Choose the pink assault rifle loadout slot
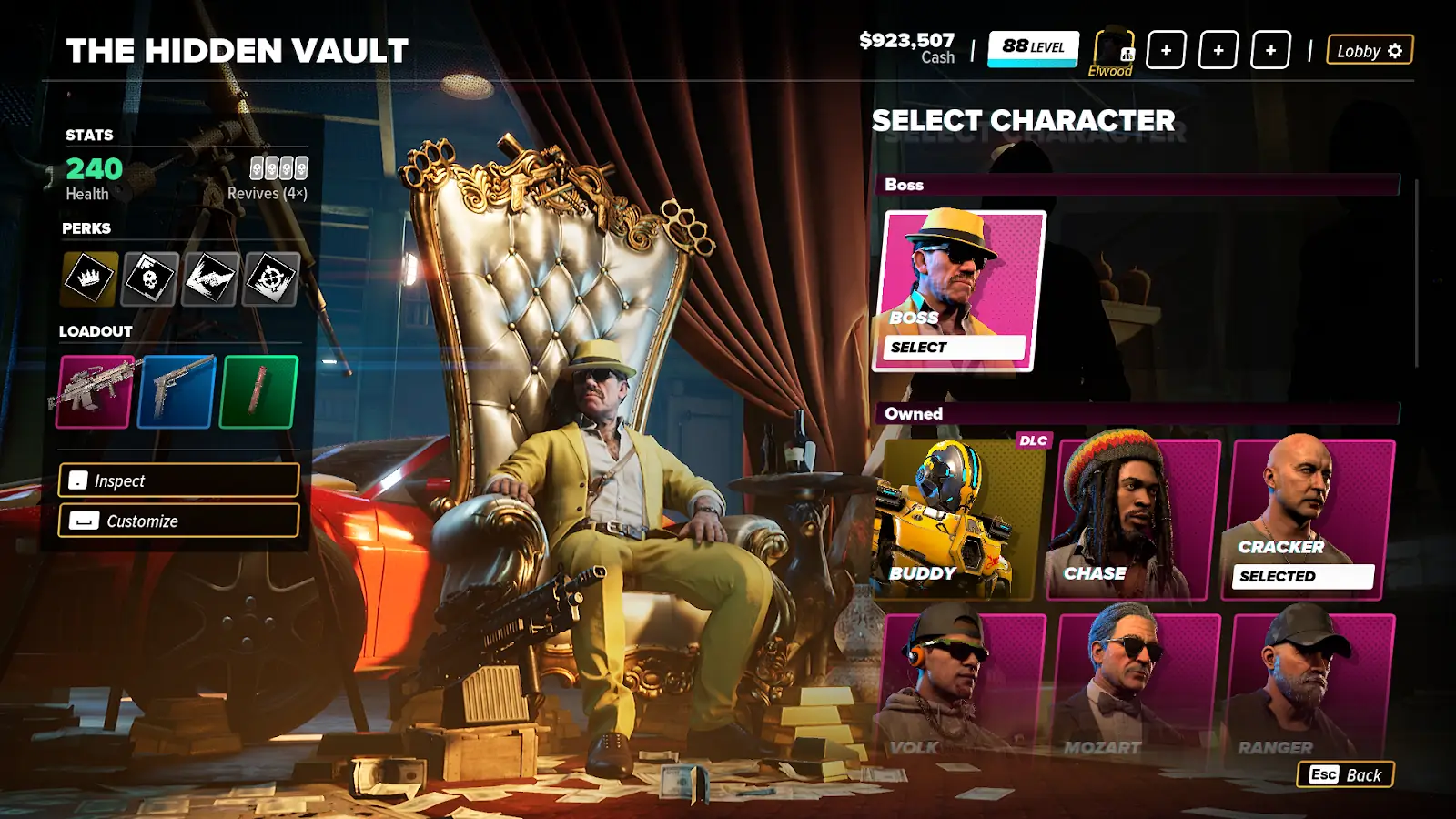 [x=95, y=391]
